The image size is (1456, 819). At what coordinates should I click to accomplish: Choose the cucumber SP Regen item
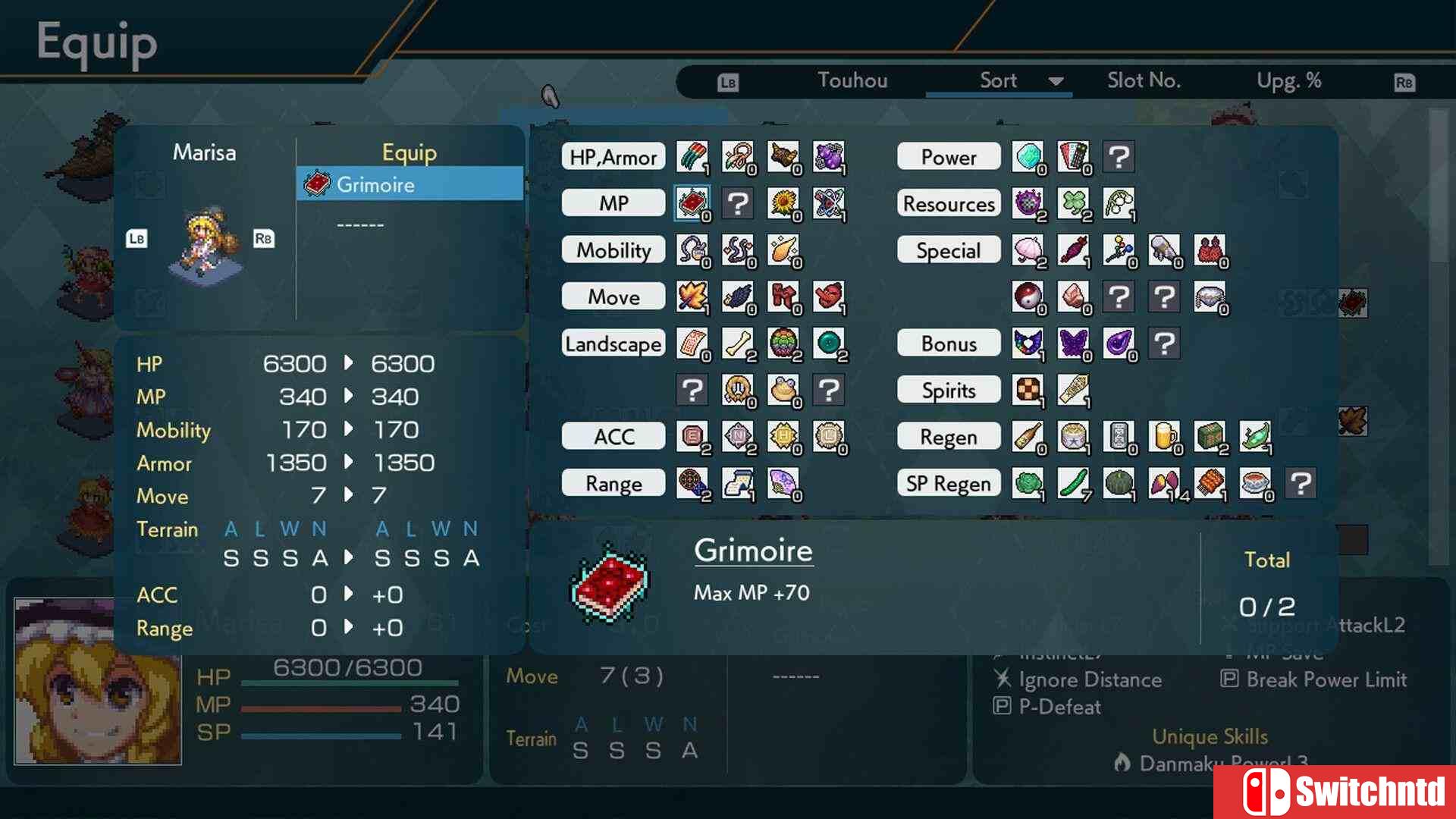pyautogui.click(x=1072, y=483)
